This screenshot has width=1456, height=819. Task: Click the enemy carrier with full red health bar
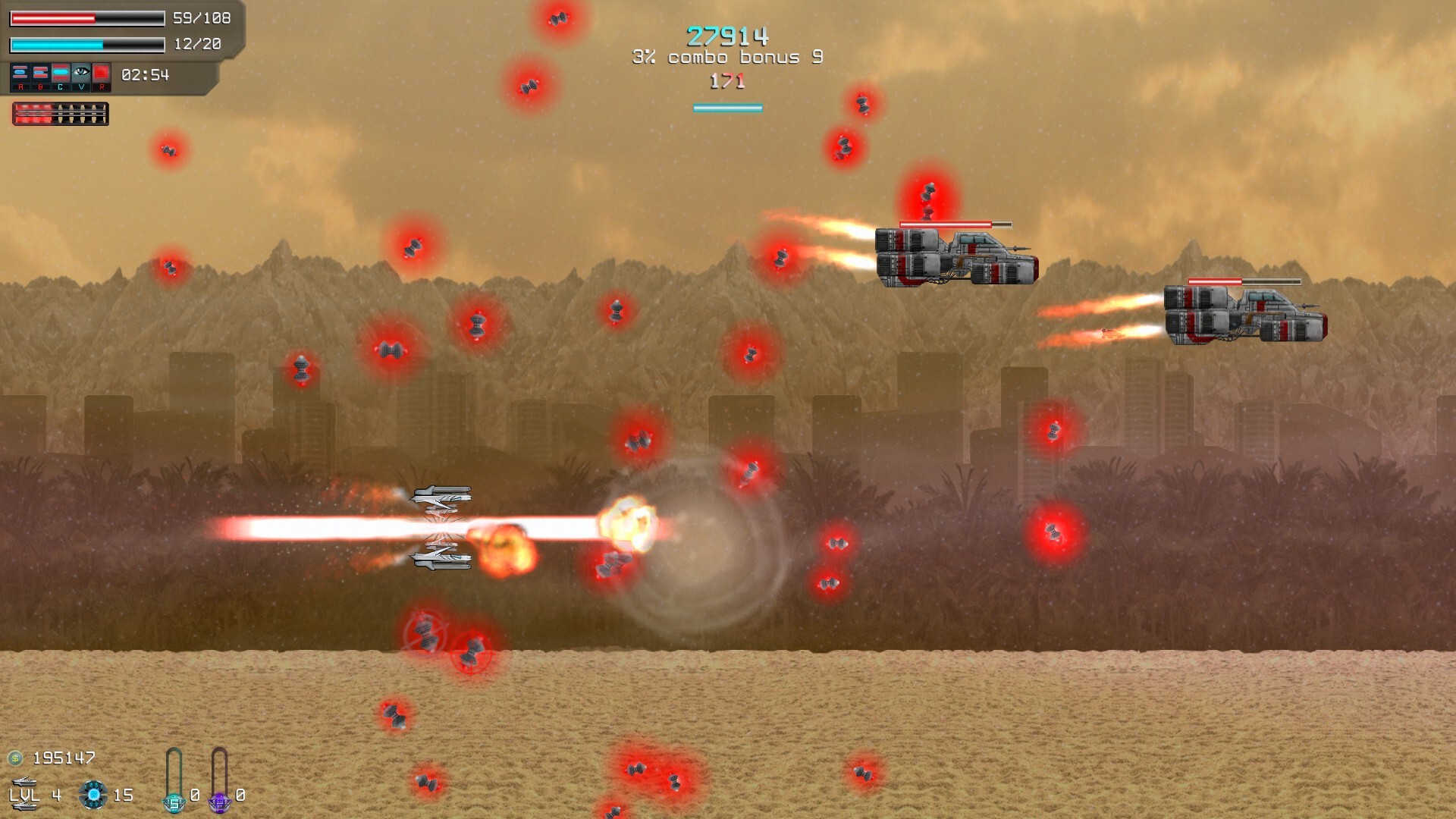coord(955,258)
